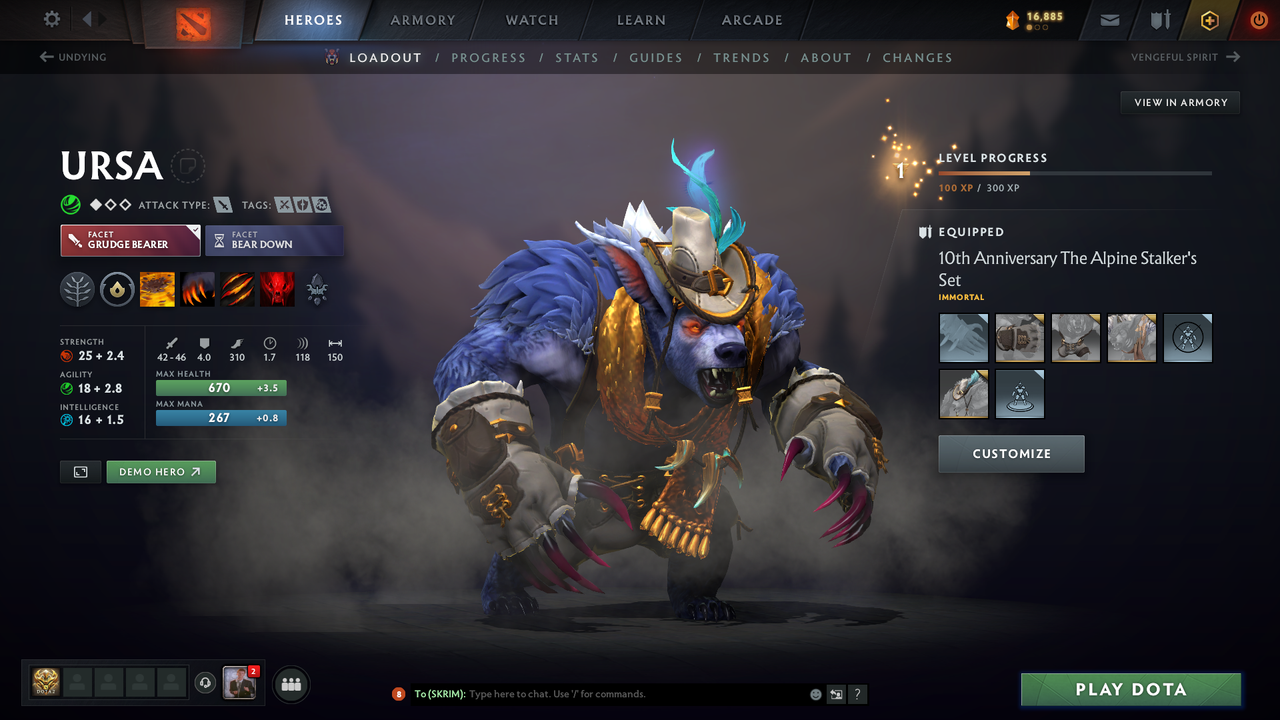The height and width of the screenshot is (720, 1280).
Task: Select Ursa's Fury Swipes ability icon
Action: click(237, 289)
